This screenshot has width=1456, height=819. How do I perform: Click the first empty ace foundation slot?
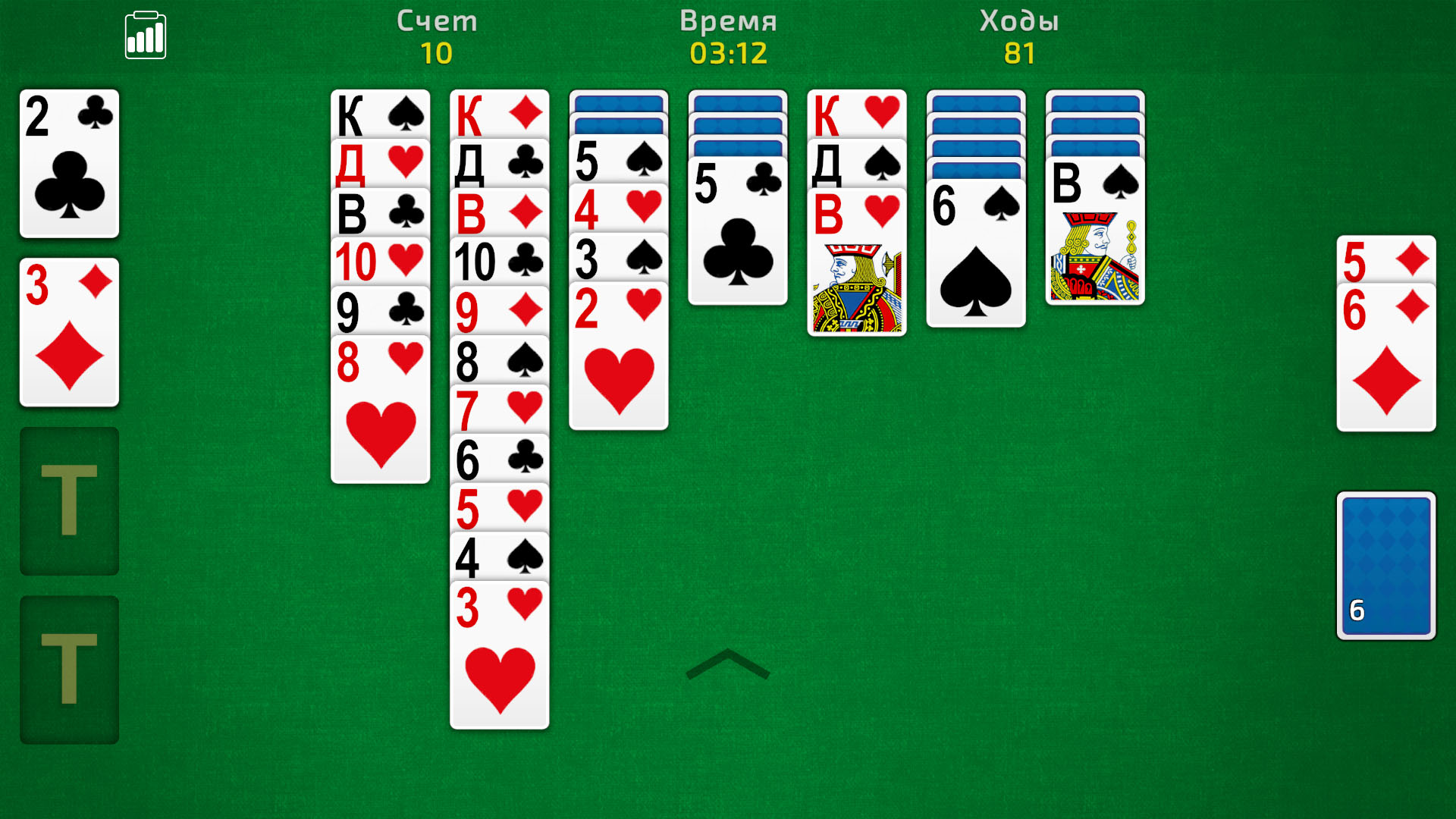click(69, 500)
